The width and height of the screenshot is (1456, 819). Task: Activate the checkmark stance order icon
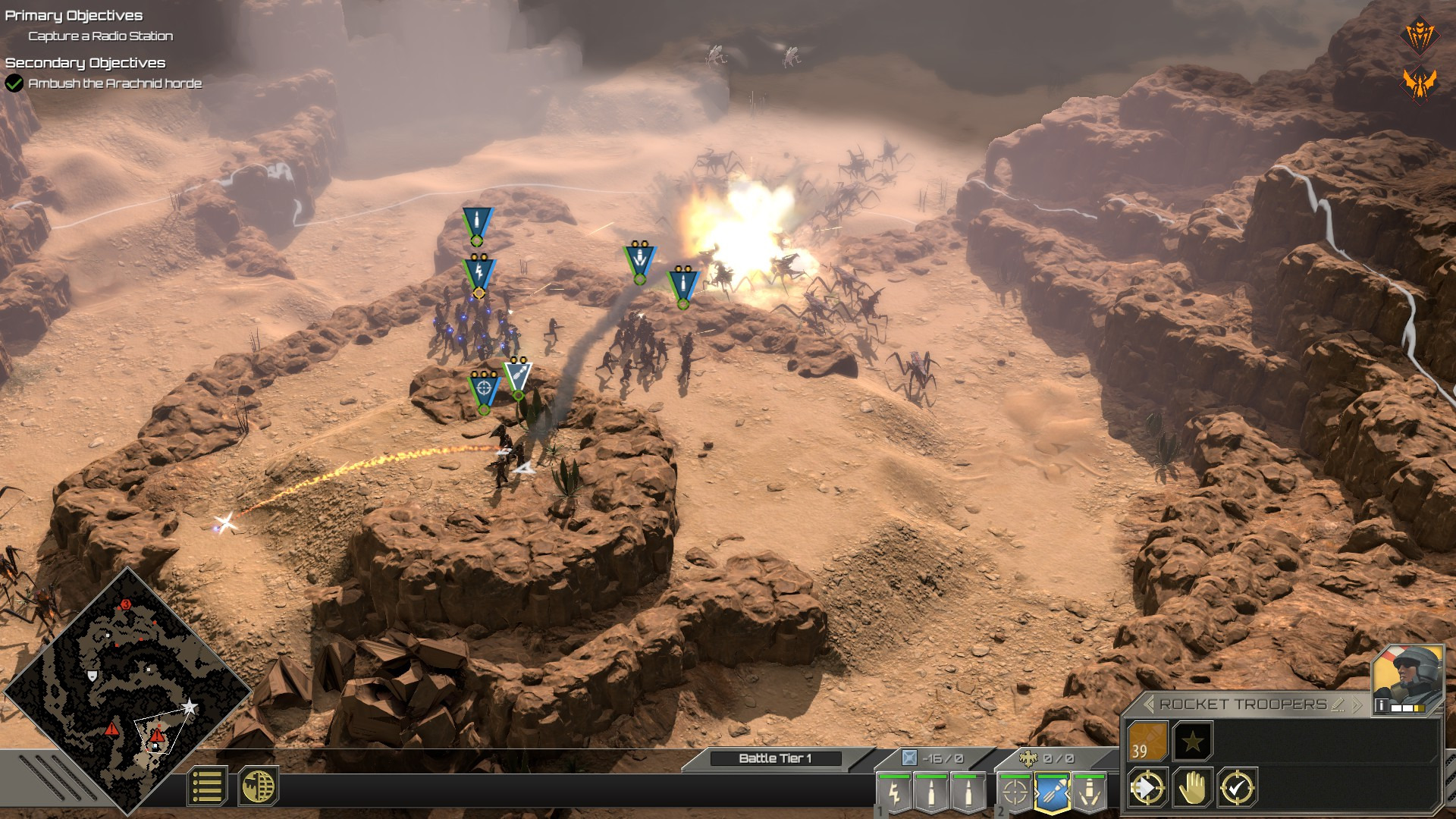click(x=1236, y=788)
